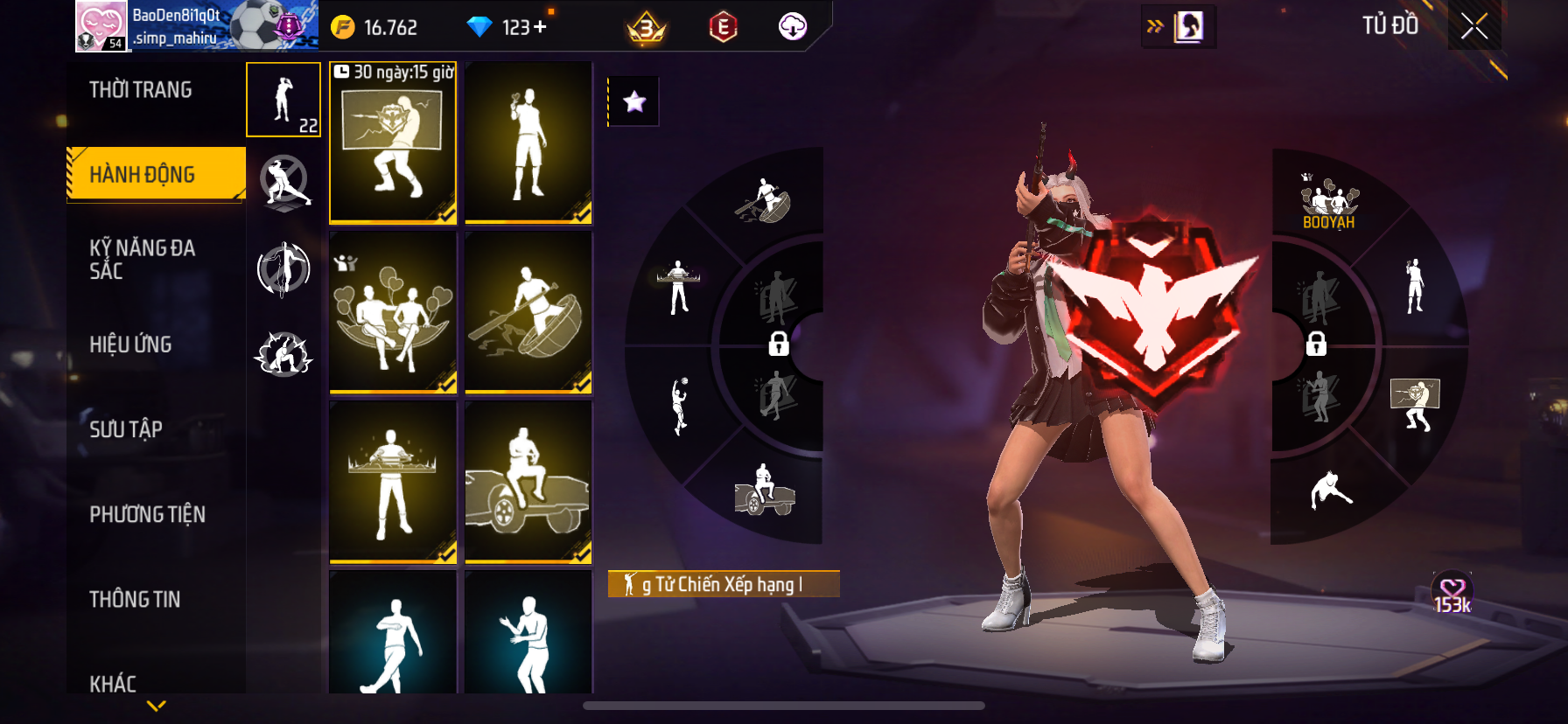1568x724 pixels.
Task: Choose the all emotes 22 sub-tab
Action: 283,100
